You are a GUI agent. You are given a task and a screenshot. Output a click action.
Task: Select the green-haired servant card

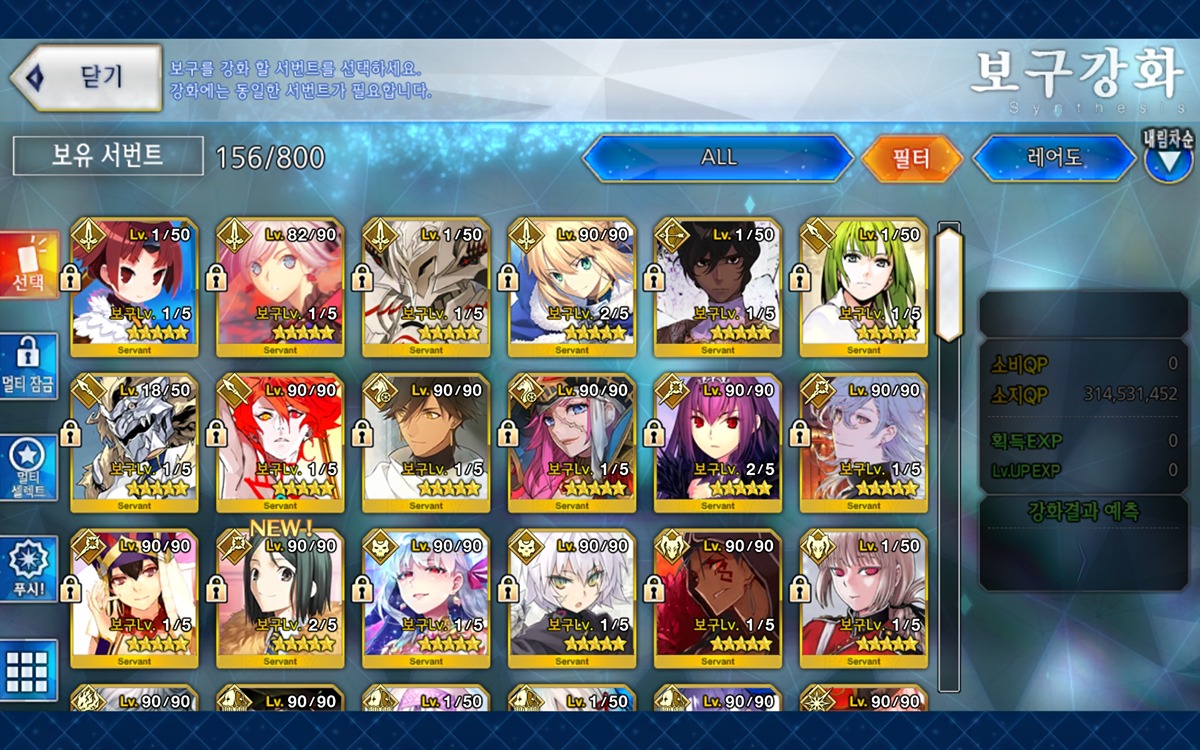click(864, 287)
